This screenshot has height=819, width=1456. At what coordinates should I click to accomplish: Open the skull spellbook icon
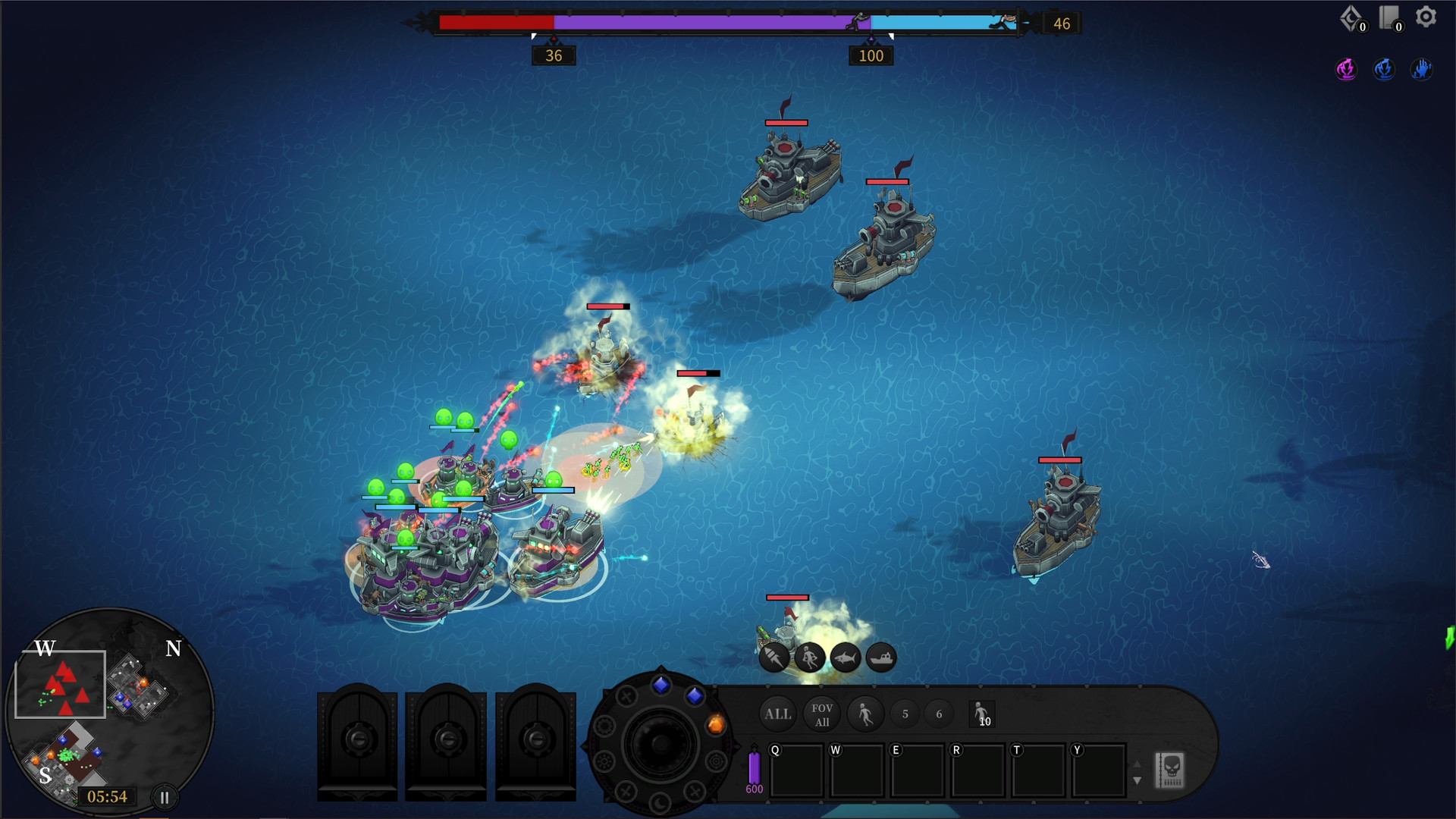pos(1170,770)
